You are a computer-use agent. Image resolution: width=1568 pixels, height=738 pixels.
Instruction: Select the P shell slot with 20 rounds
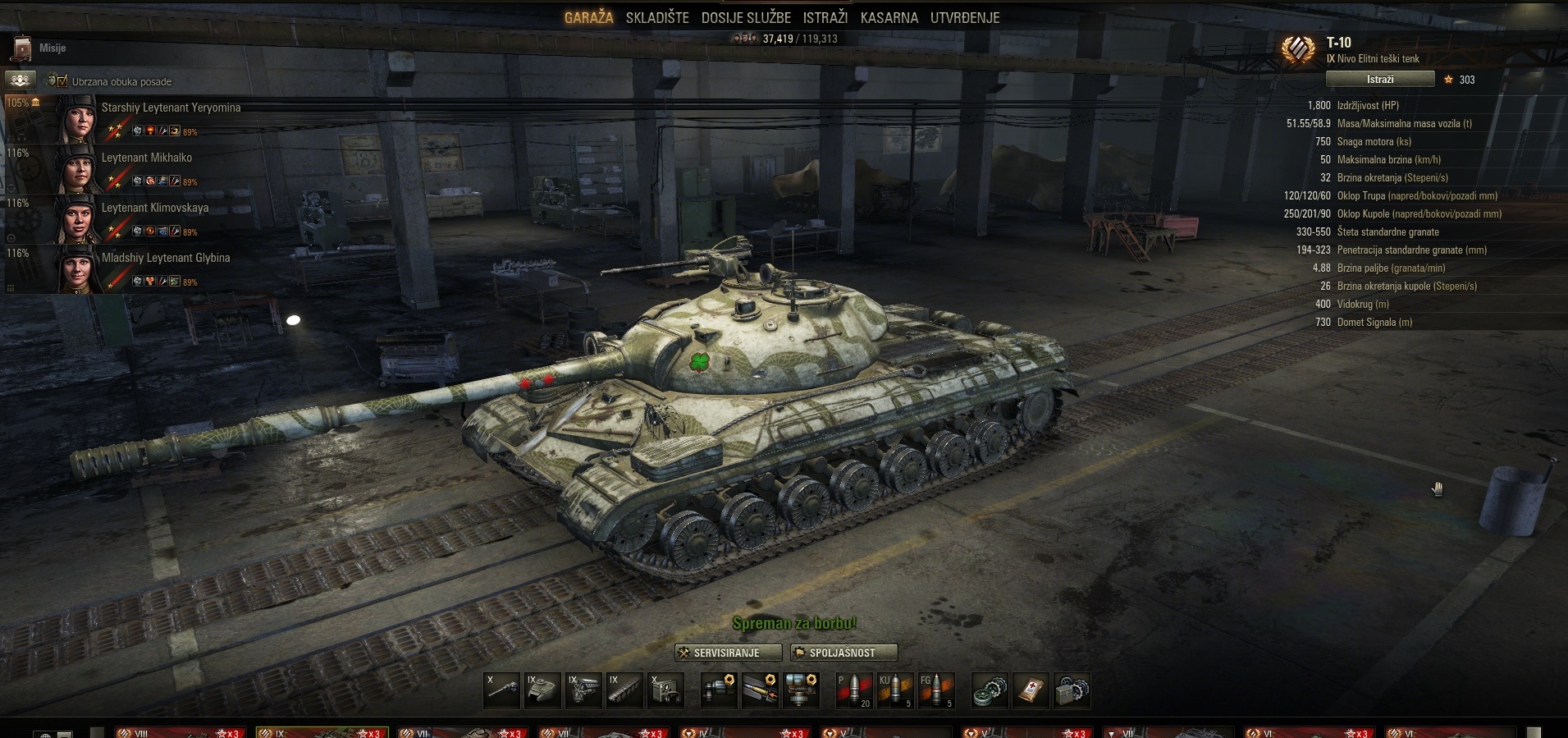(853, 690)
